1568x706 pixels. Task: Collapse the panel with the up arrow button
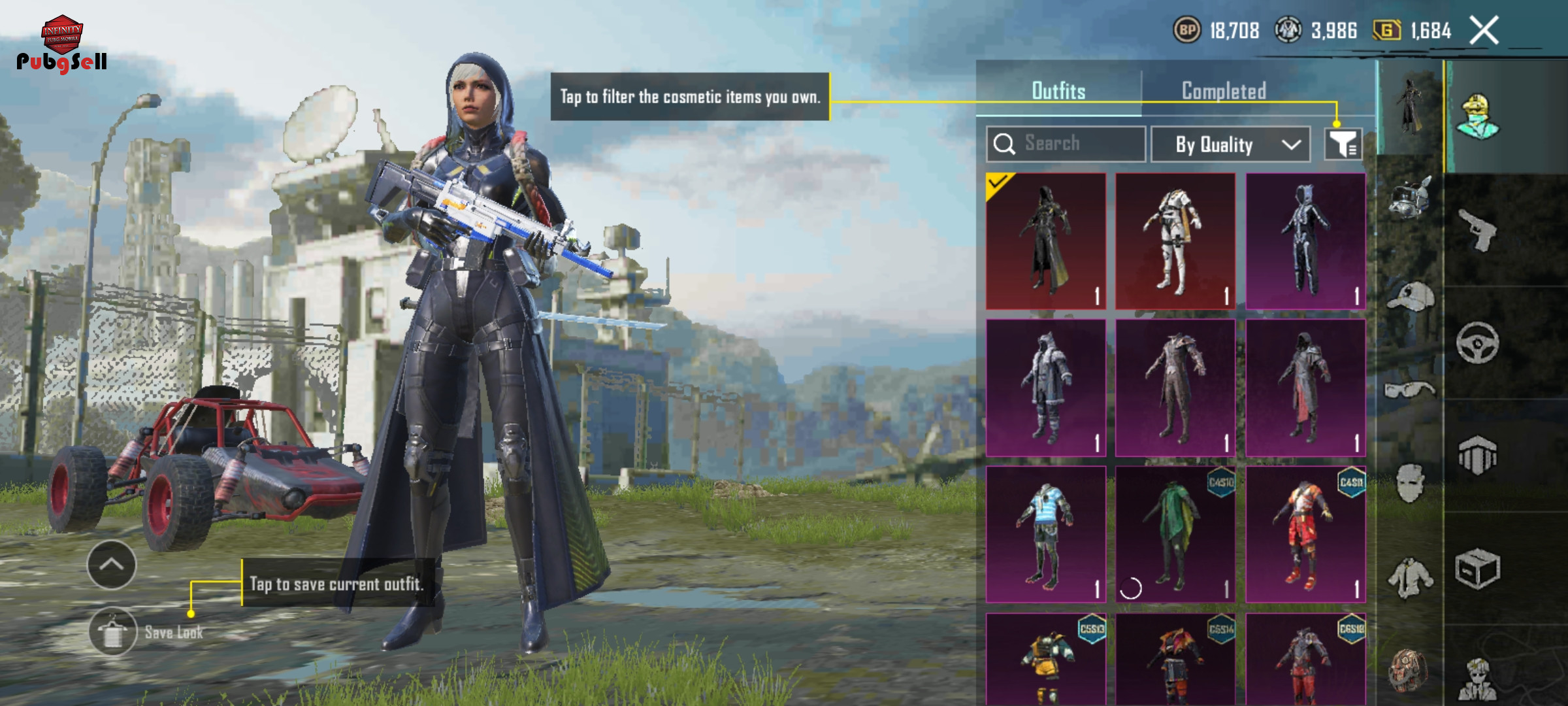tap(112, 565)
